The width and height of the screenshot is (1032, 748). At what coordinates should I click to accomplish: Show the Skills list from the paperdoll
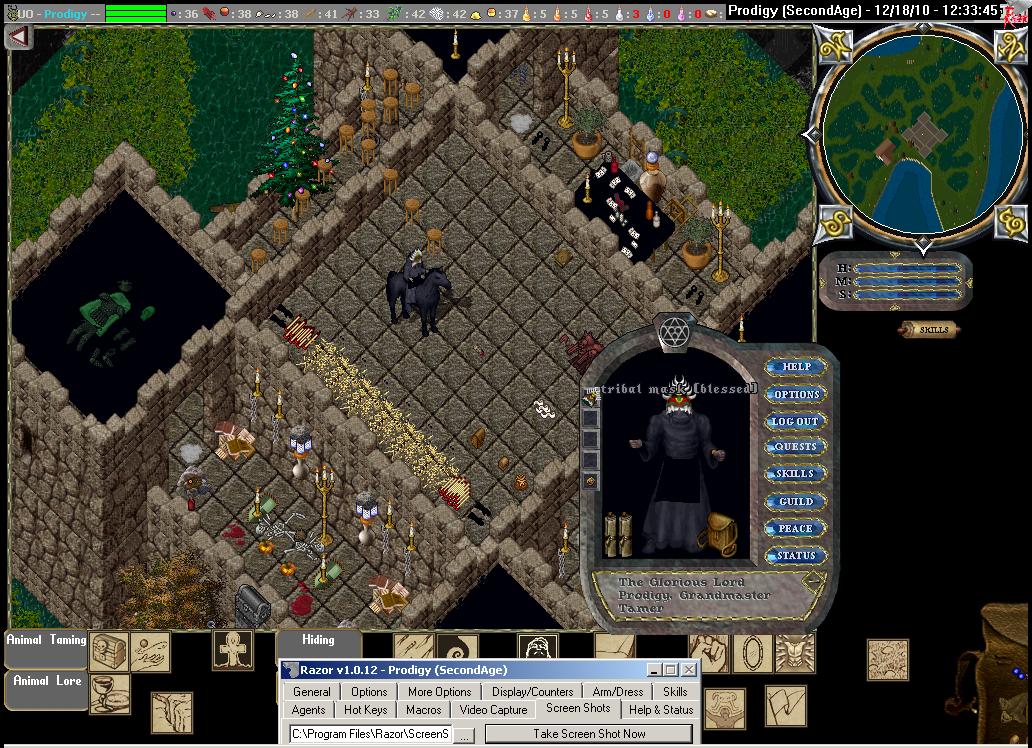tap(796, 474)
